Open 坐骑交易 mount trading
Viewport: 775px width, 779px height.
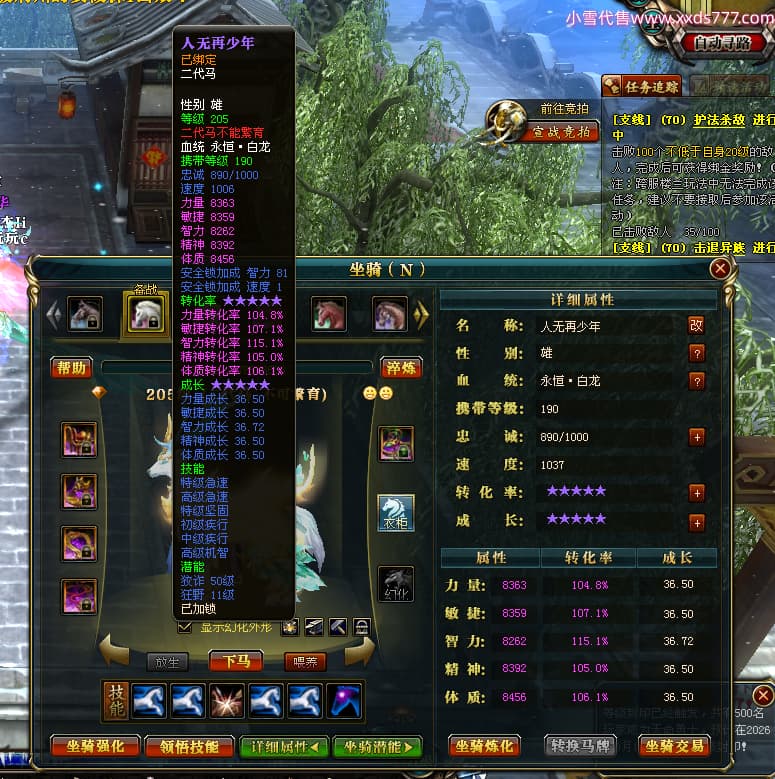pos(673,745)
